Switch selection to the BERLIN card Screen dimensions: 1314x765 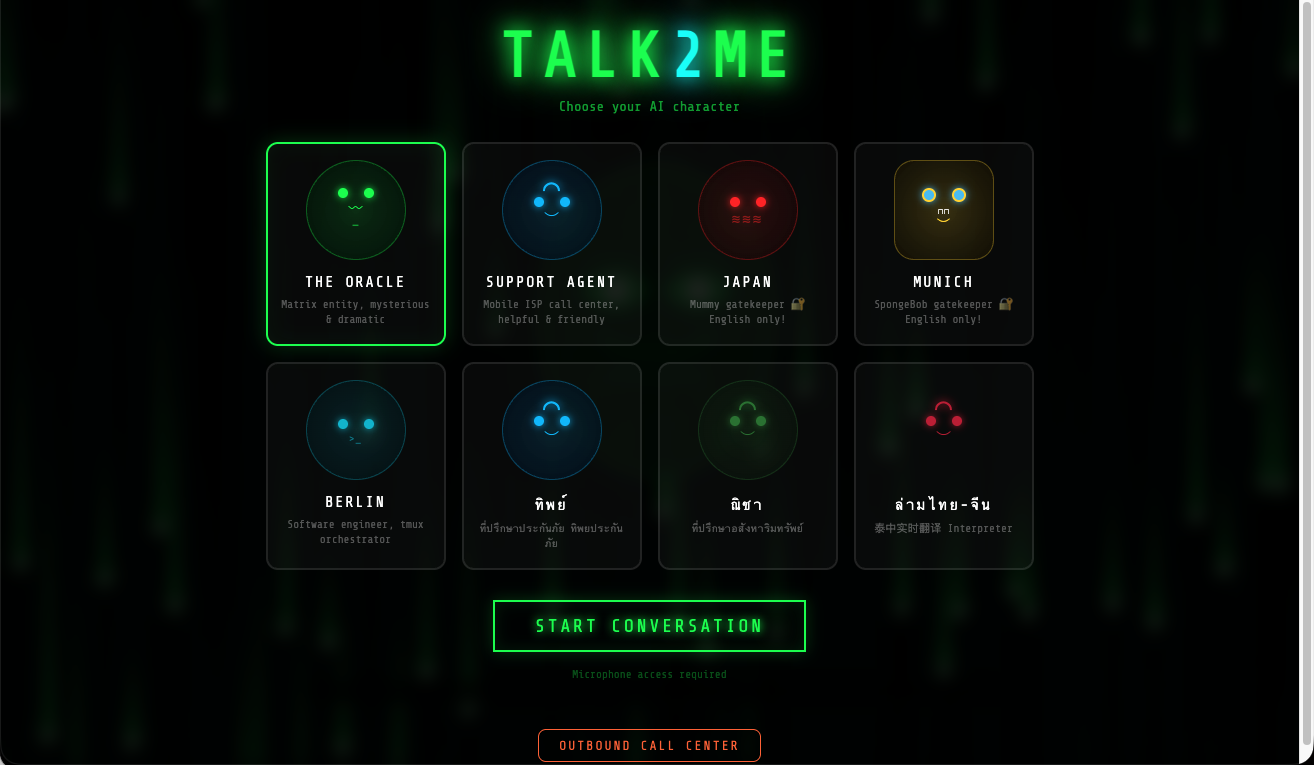[355, 465]
